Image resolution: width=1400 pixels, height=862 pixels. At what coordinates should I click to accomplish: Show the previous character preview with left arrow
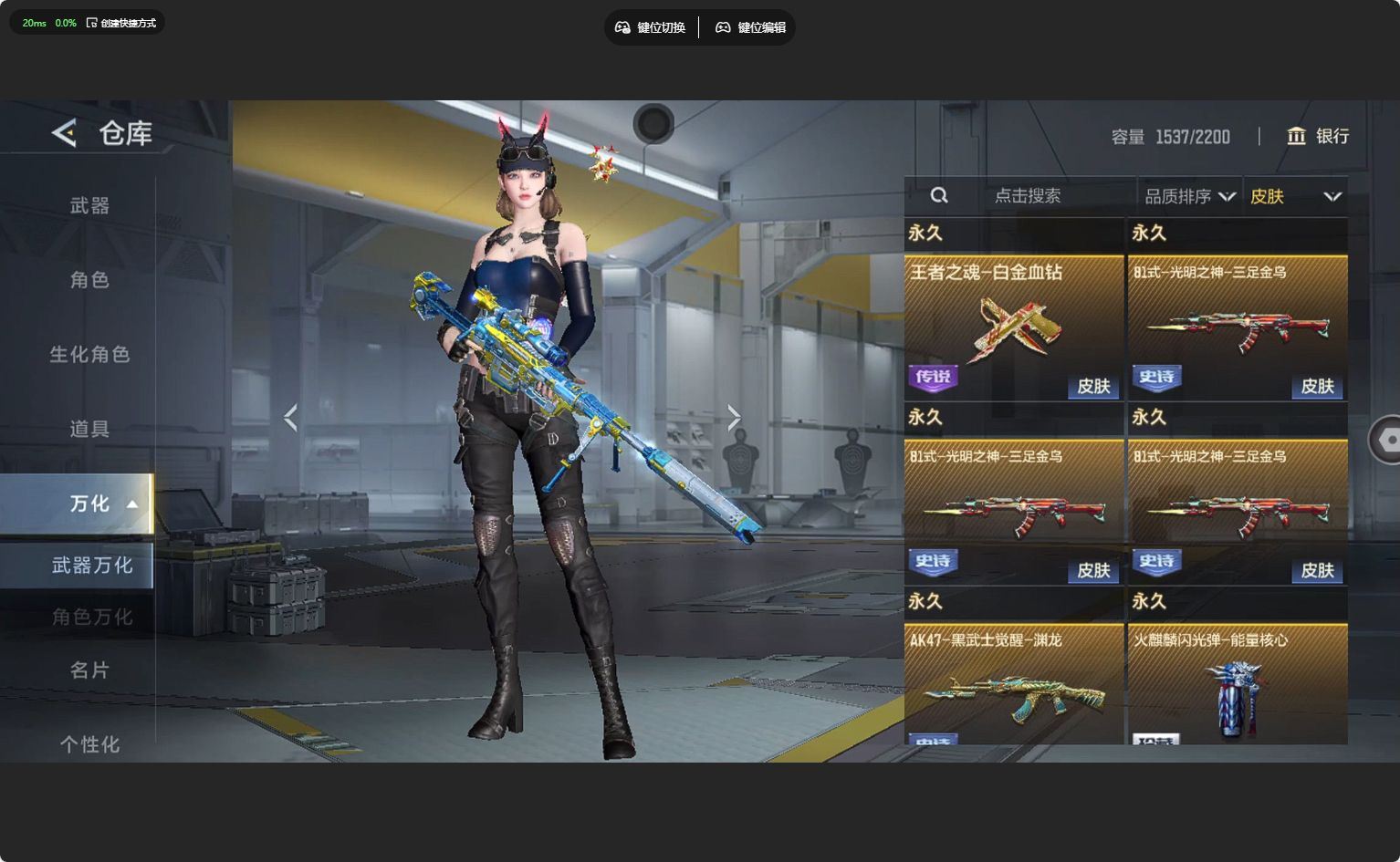point(291,418)
